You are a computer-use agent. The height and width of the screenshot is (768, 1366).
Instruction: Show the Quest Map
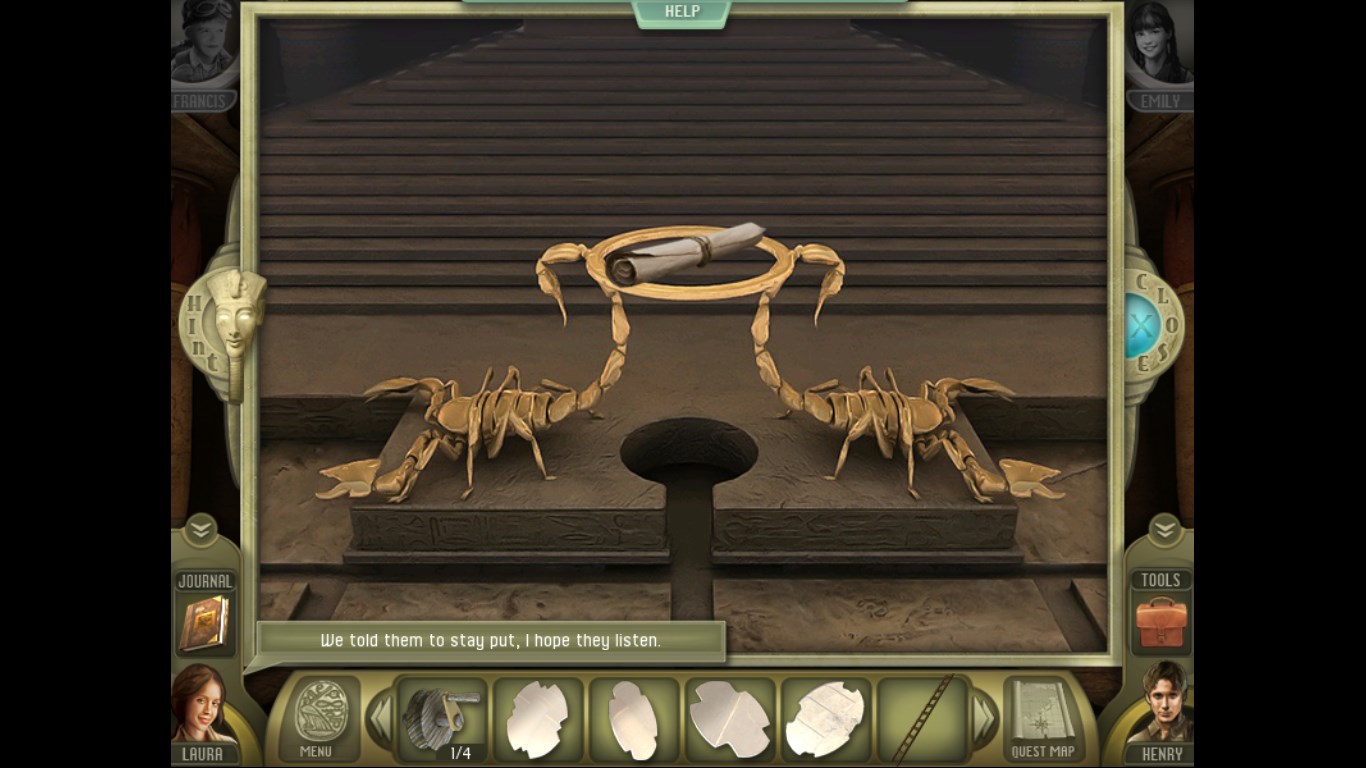(1042, 718)
